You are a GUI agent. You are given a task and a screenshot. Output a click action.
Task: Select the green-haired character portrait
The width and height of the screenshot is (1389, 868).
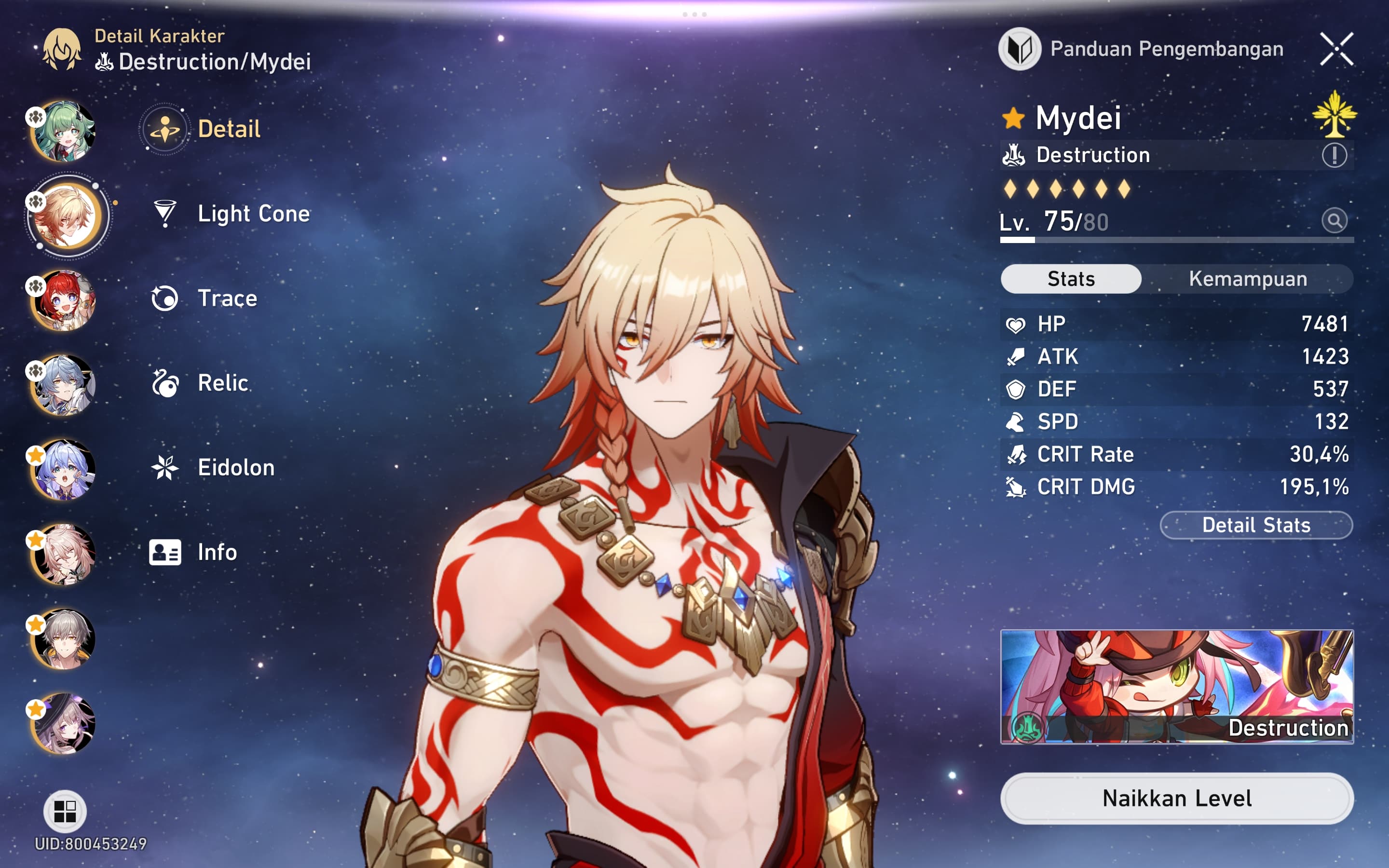point(64,131)
